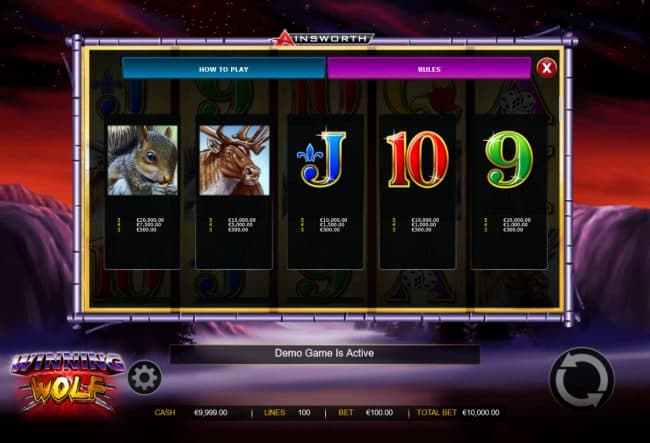
Task: Switch to the How To Play tab
Action: pyautogui.click(x=223, y=68)
